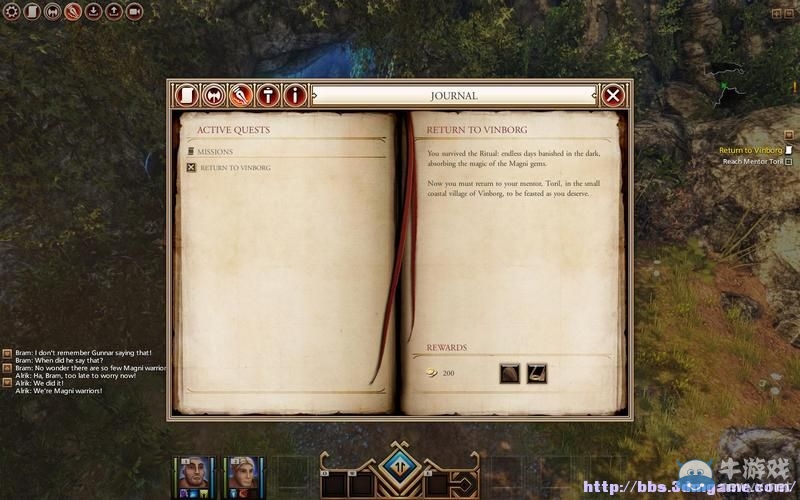
Task: Select the Return to Vinborg quest entry
Action: coord(235,167)
